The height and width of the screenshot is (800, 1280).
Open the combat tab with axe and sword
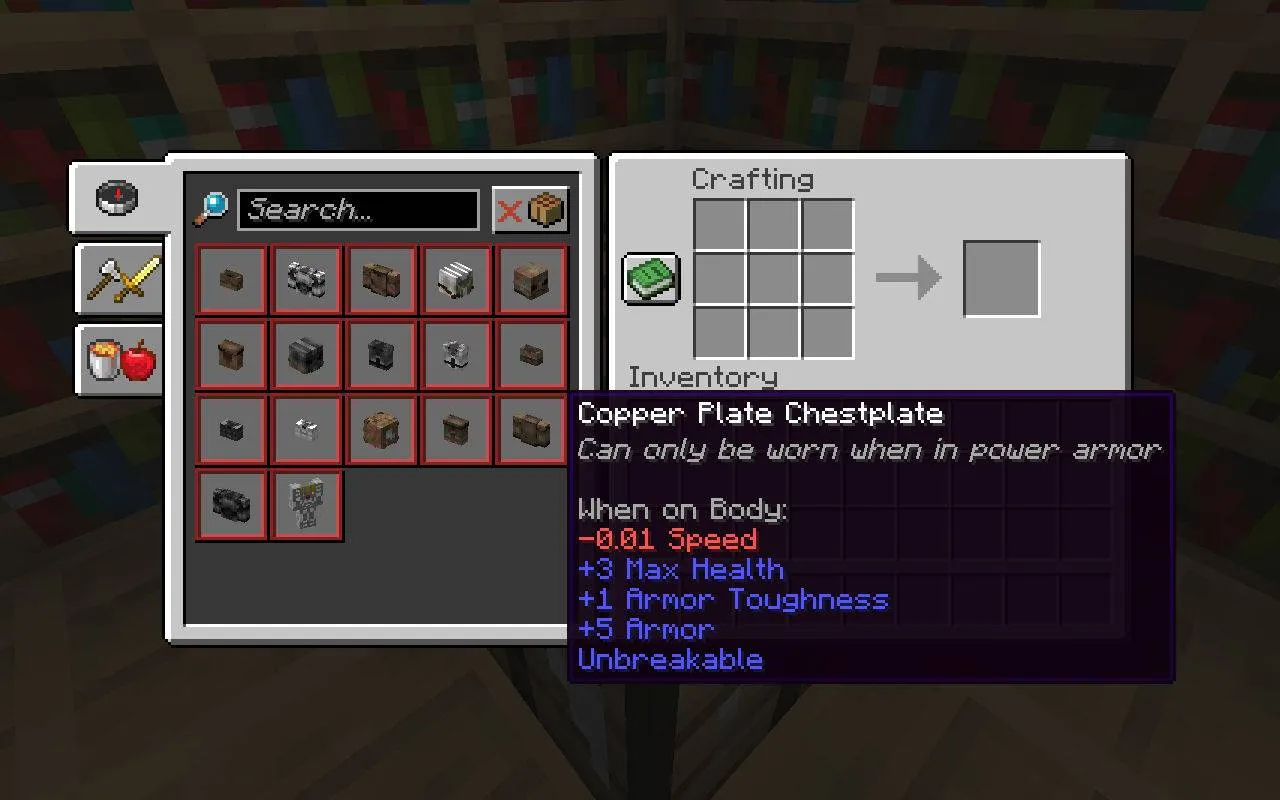(x=119, y=281)
